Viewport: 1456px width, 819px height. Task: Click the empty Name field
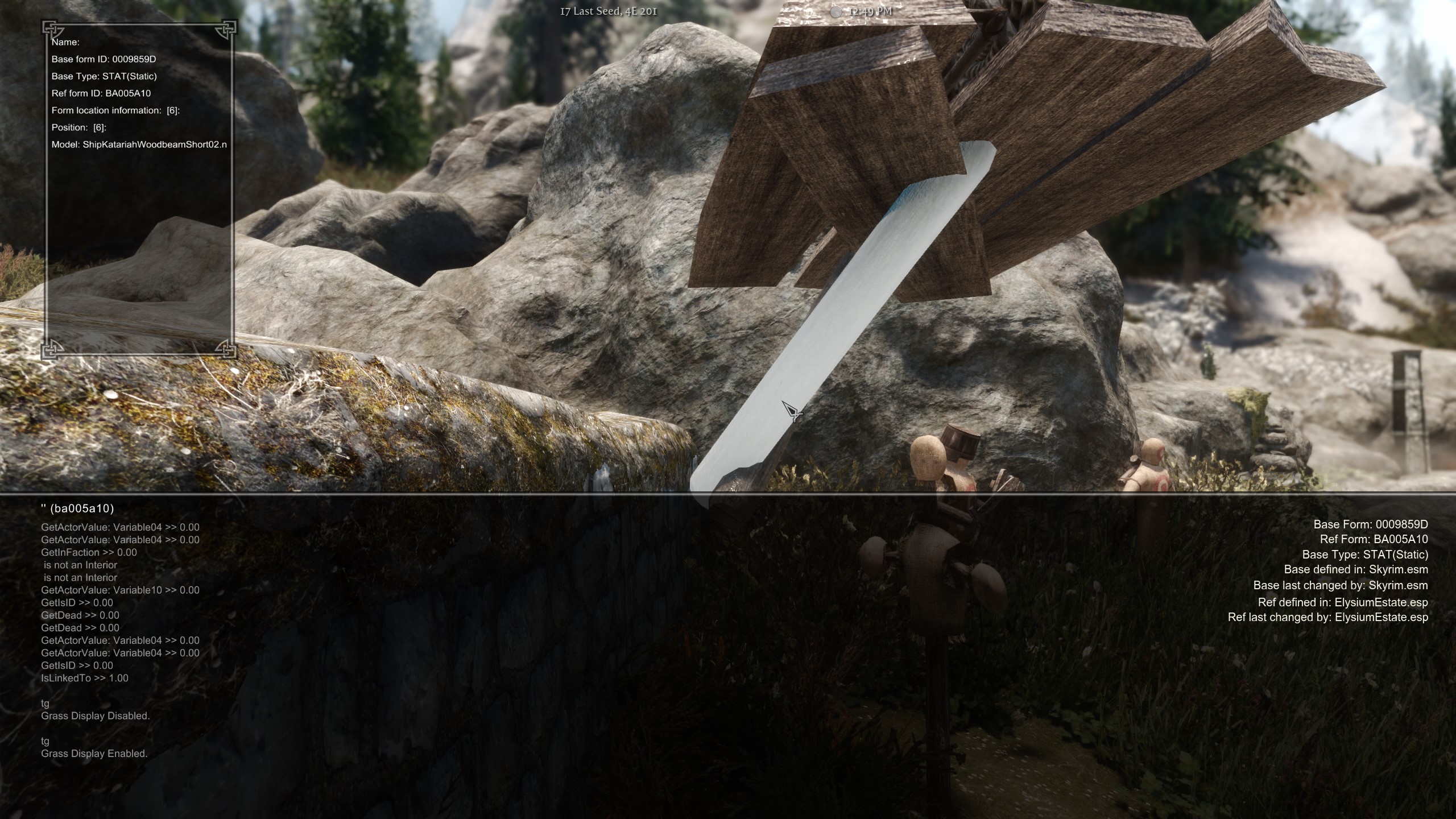point(64,42)
